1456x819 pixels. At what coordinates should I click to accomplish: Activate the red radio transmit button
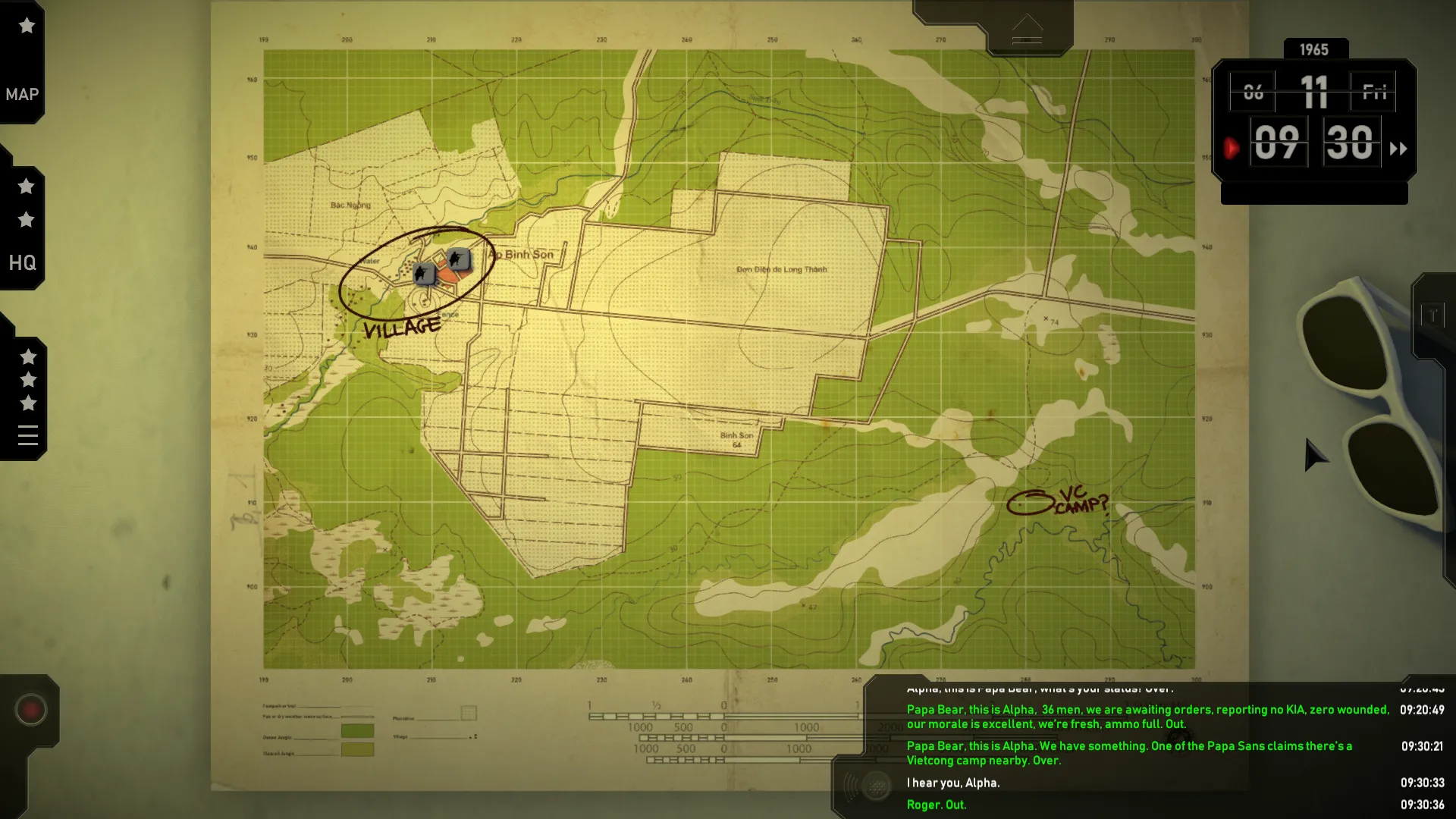pos(31,710)
